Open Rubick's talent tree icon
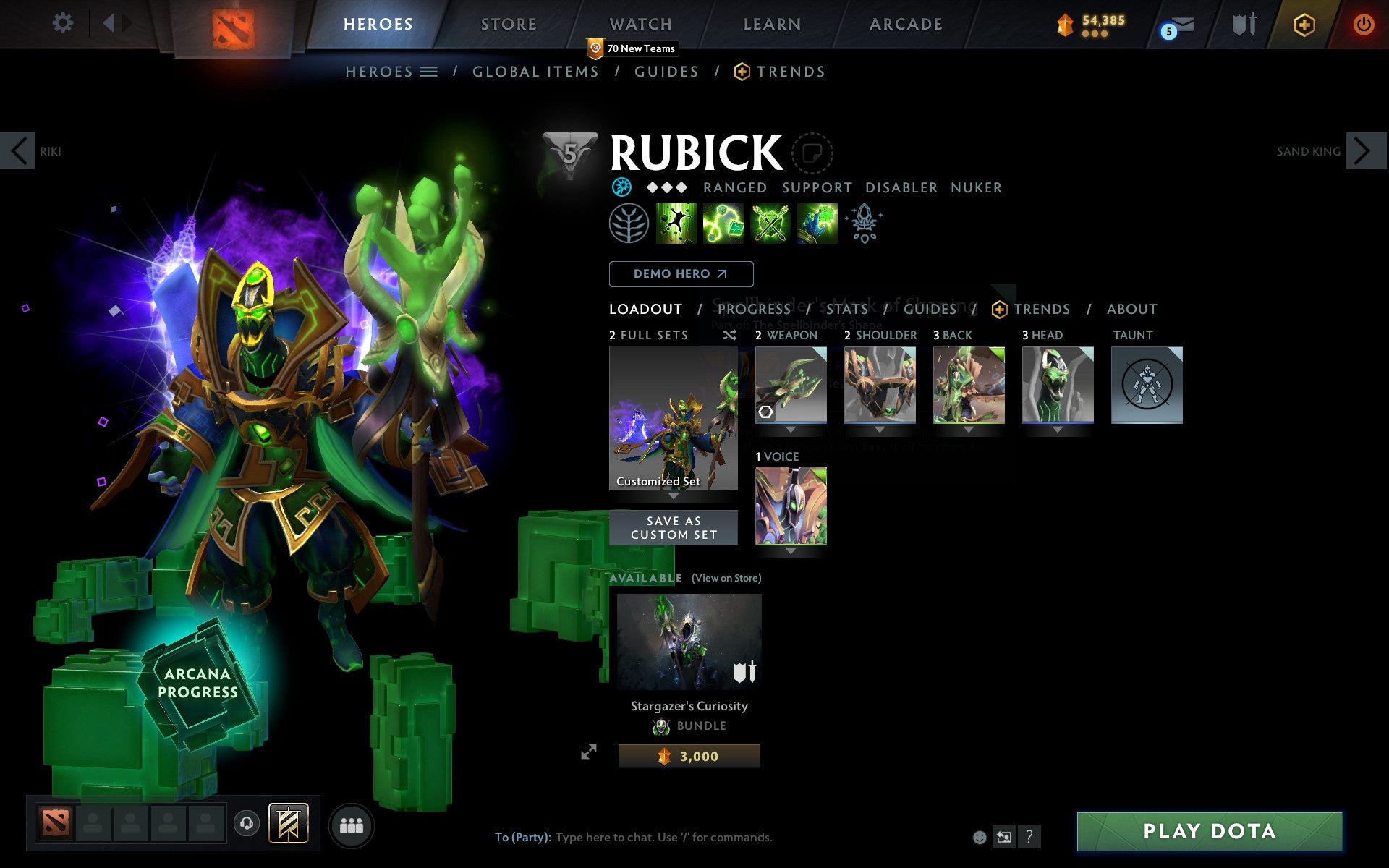The width and height of the screenshot is (1389, 868). (628, 222)
